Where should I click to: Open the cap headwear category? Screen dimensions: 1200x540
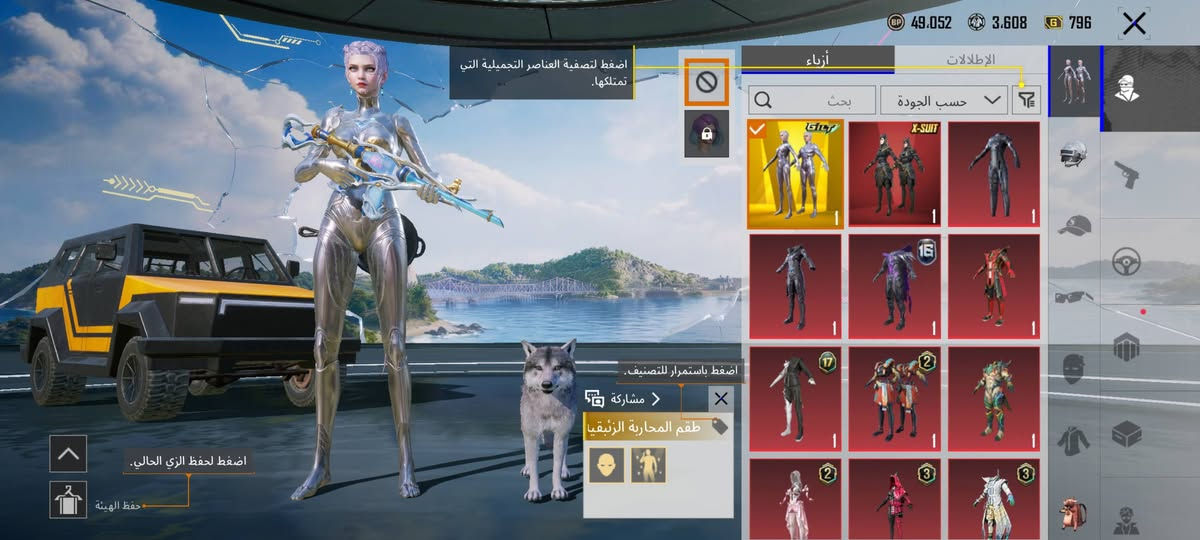[1074, 226]
